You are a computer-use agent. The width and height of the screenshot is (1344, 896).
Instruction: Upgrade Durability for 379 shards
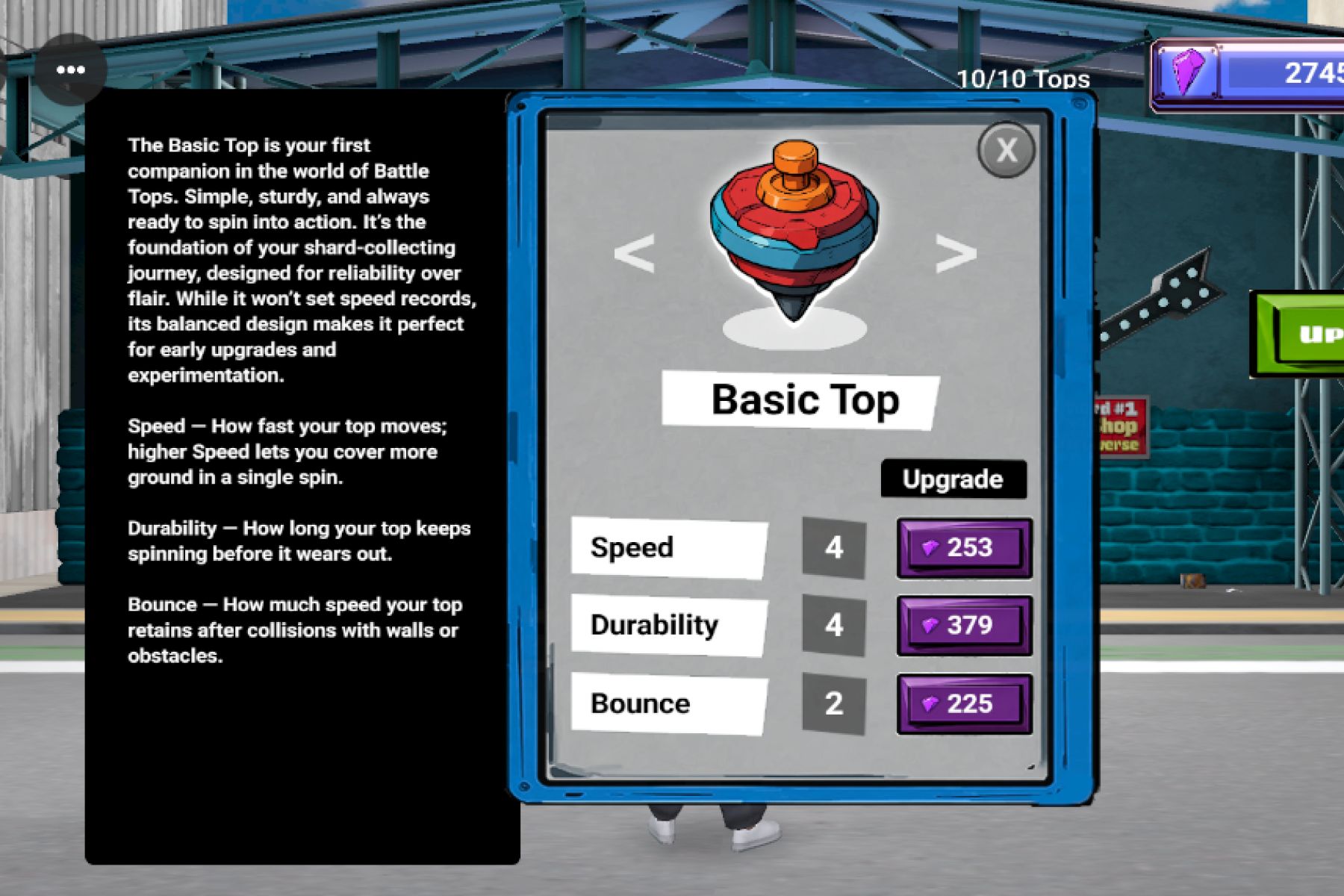[964, 626]
